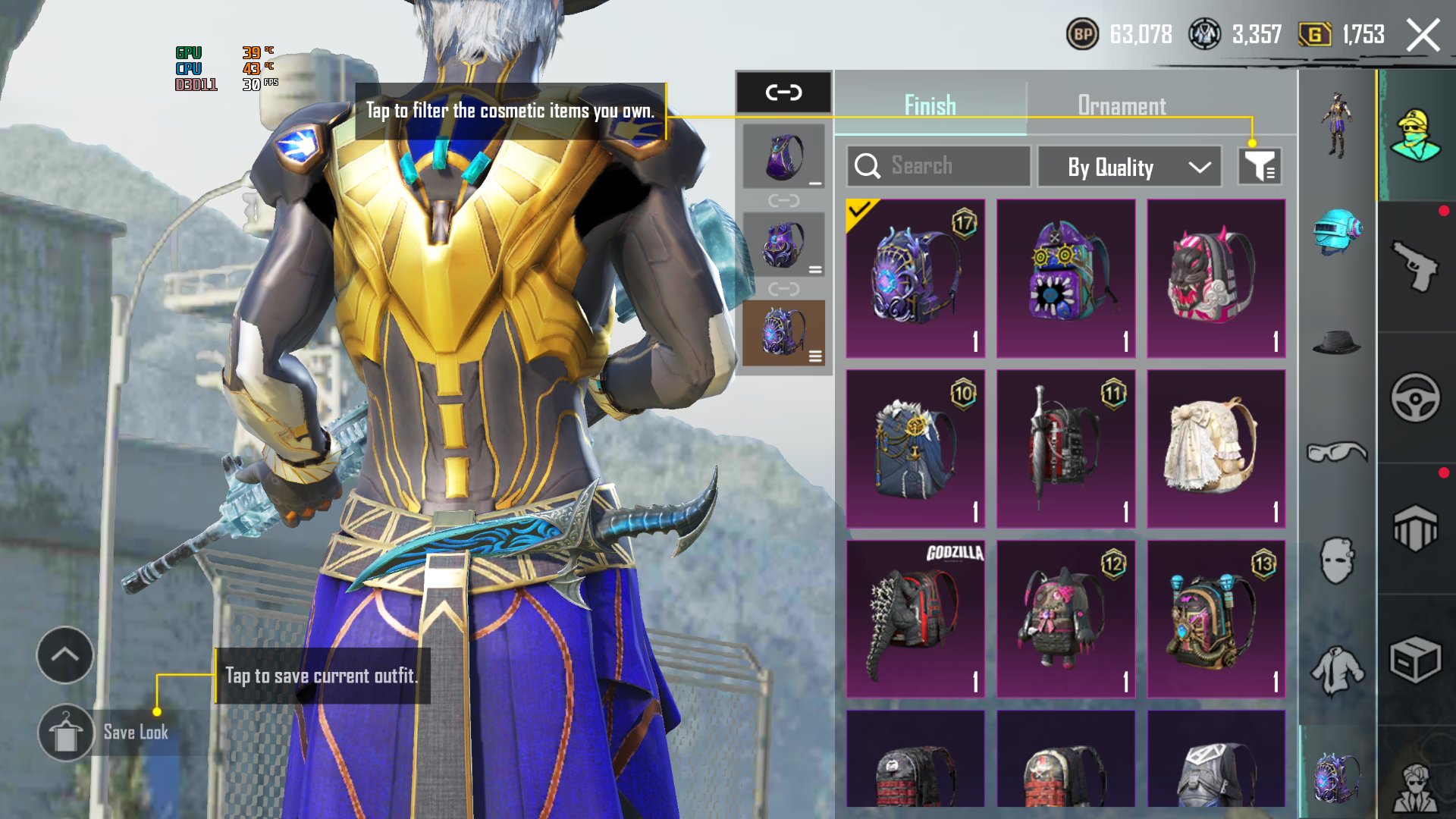
Task: Switch to the Ornament tab
Action: coord(1122,105)
